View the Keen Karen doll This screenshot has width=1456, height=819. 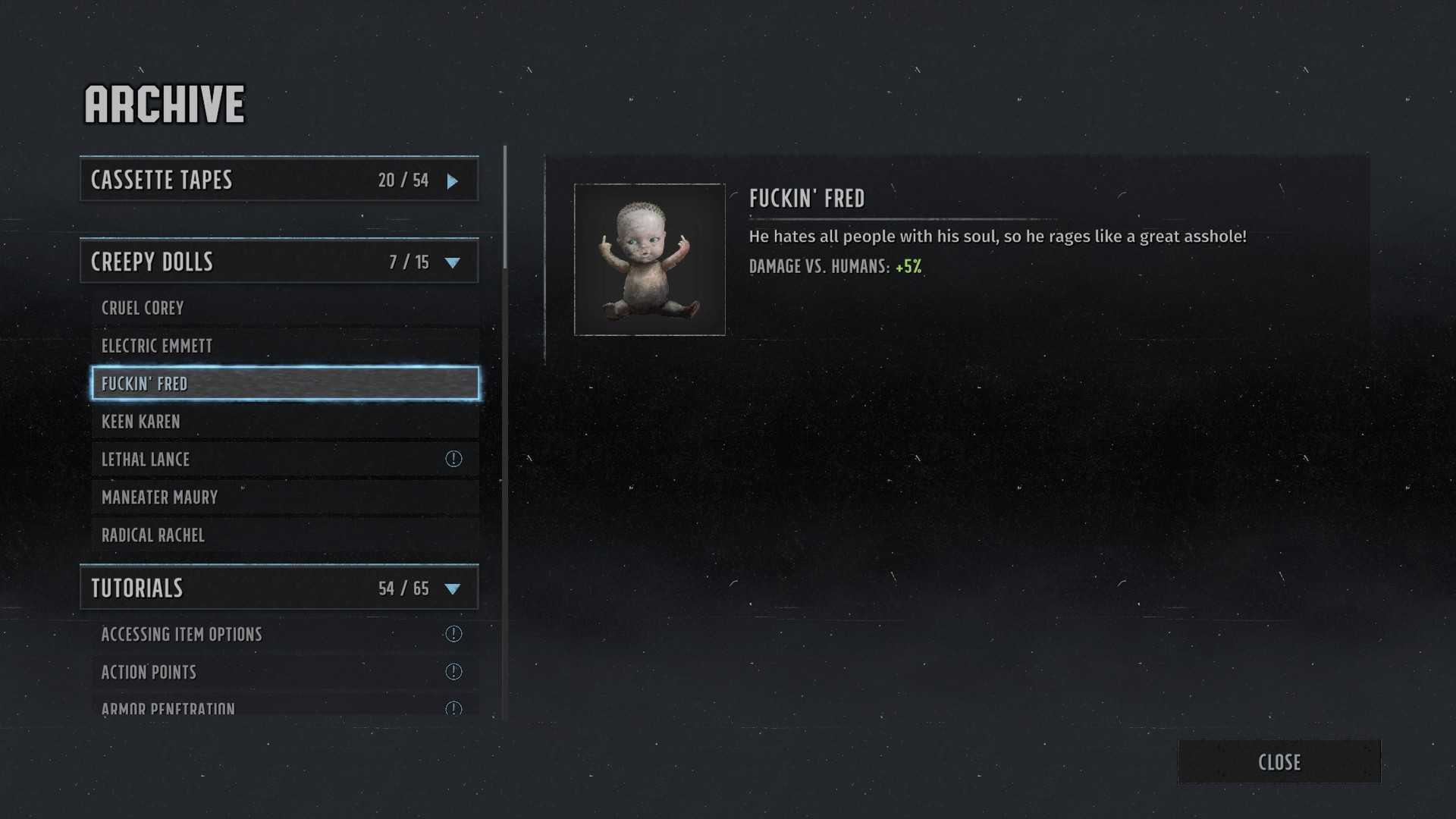click(284, 422)
